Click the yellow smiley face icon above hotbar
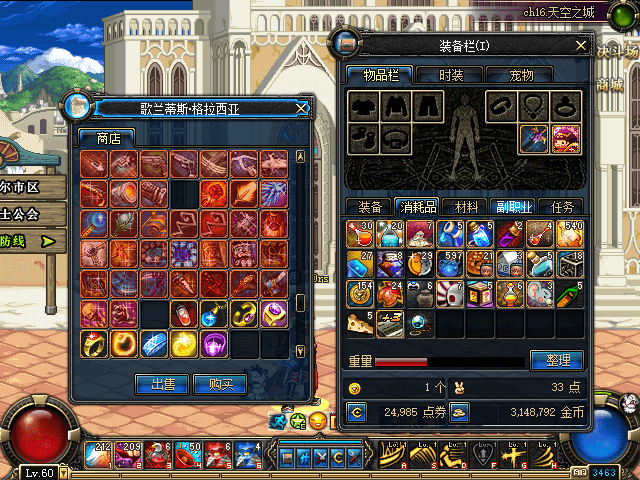This screenshot has width=640, height=480. [317, 421]
